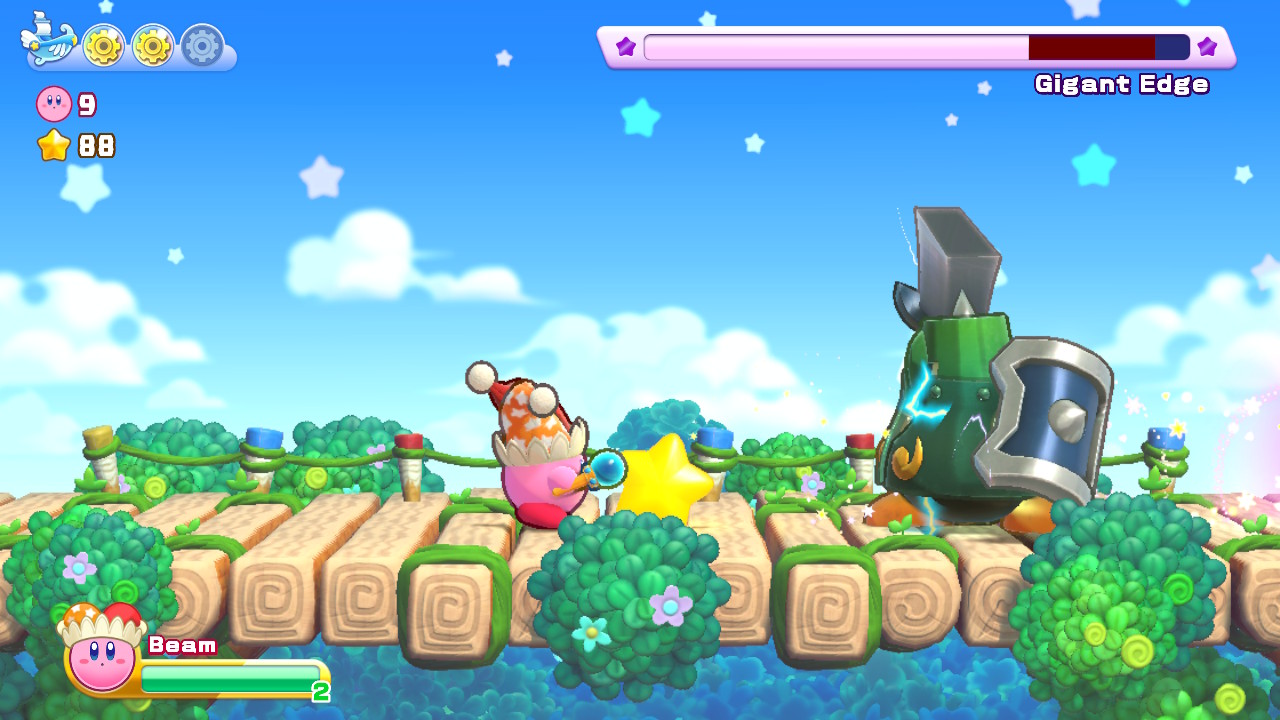Click the purple star on boss bar's right end
The height and width of the screenshot is (720, 1280).
(1207, 46)
